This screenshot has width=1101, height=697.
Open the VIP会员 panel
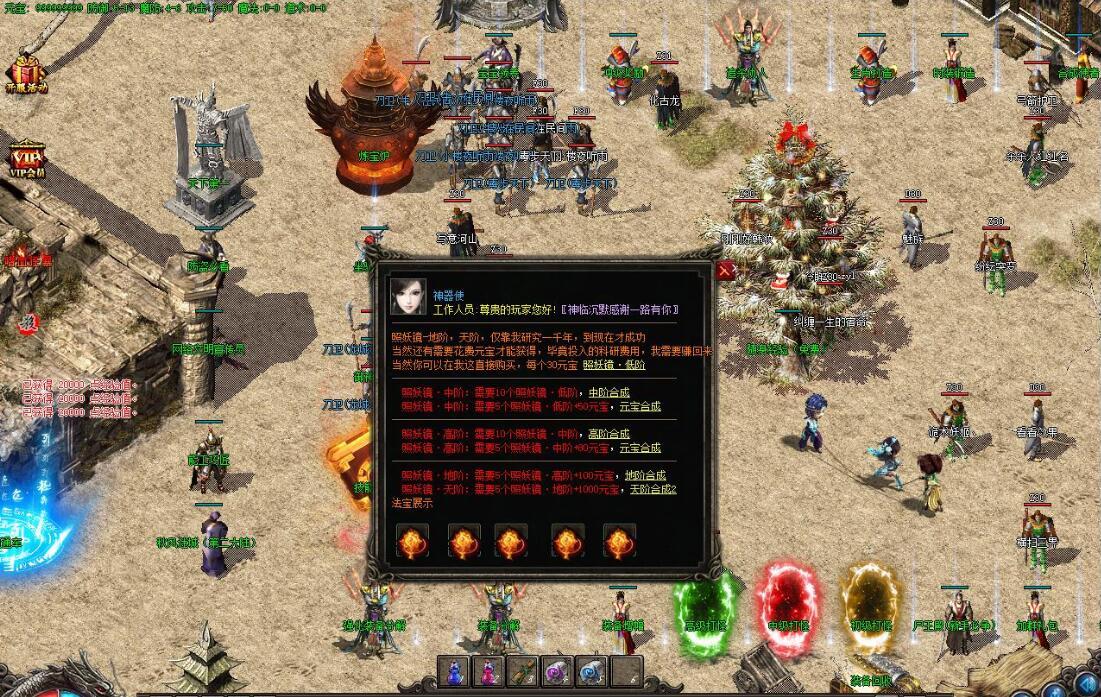tap(25, 158)
